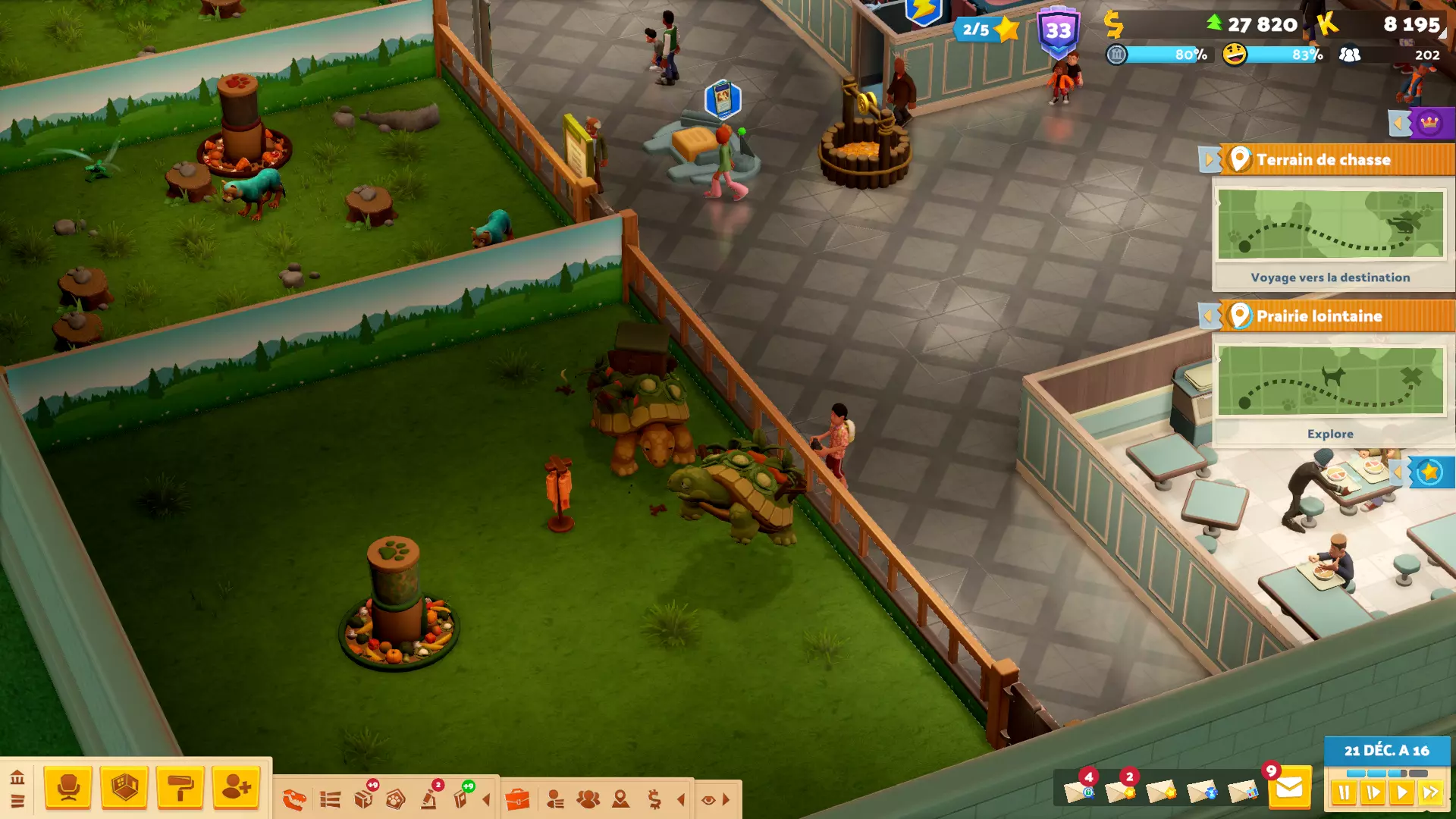This screenshot has width=1456, height=819.
Task: Open the hire staff menu
Action: click(236, 788)
